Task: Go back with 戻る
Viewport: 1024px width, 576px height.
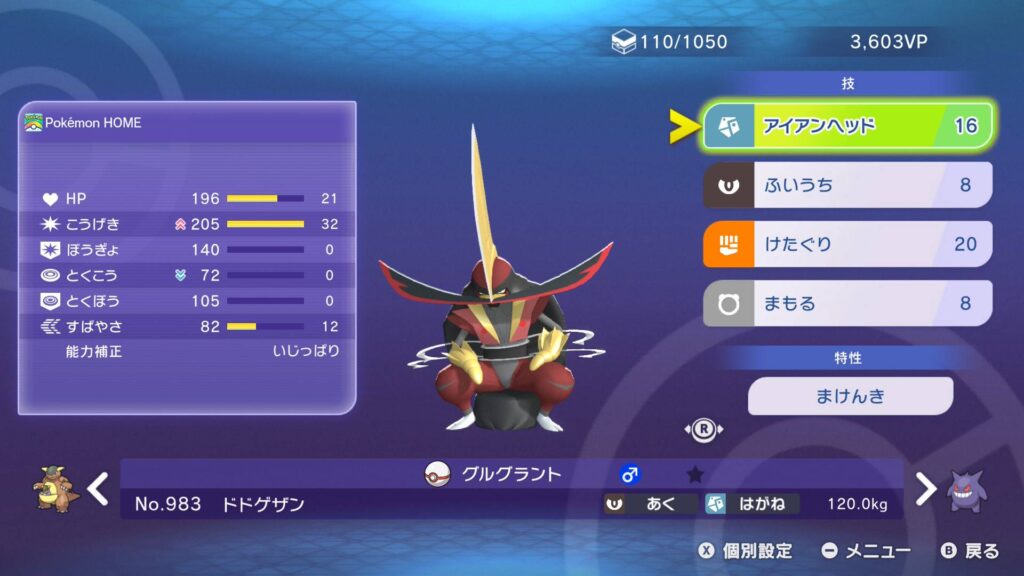Action: click(x=970, y=550)
